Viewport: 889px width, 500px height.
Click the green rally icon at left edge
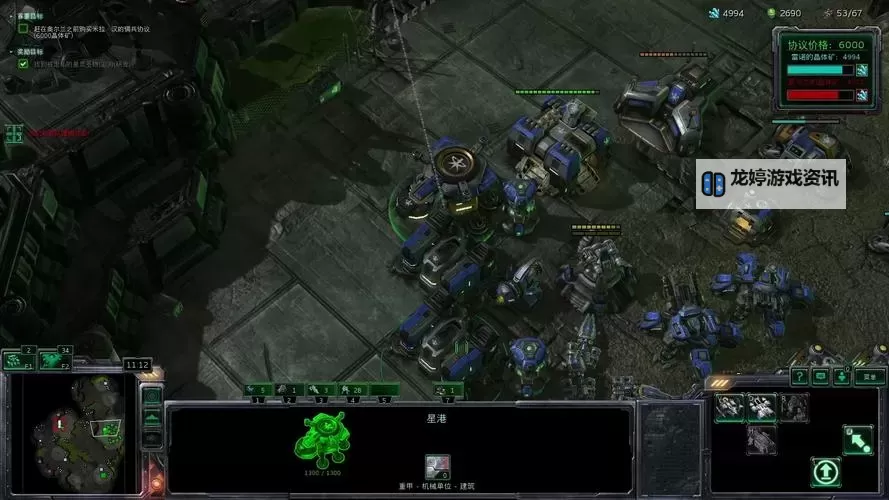[14, 132]
